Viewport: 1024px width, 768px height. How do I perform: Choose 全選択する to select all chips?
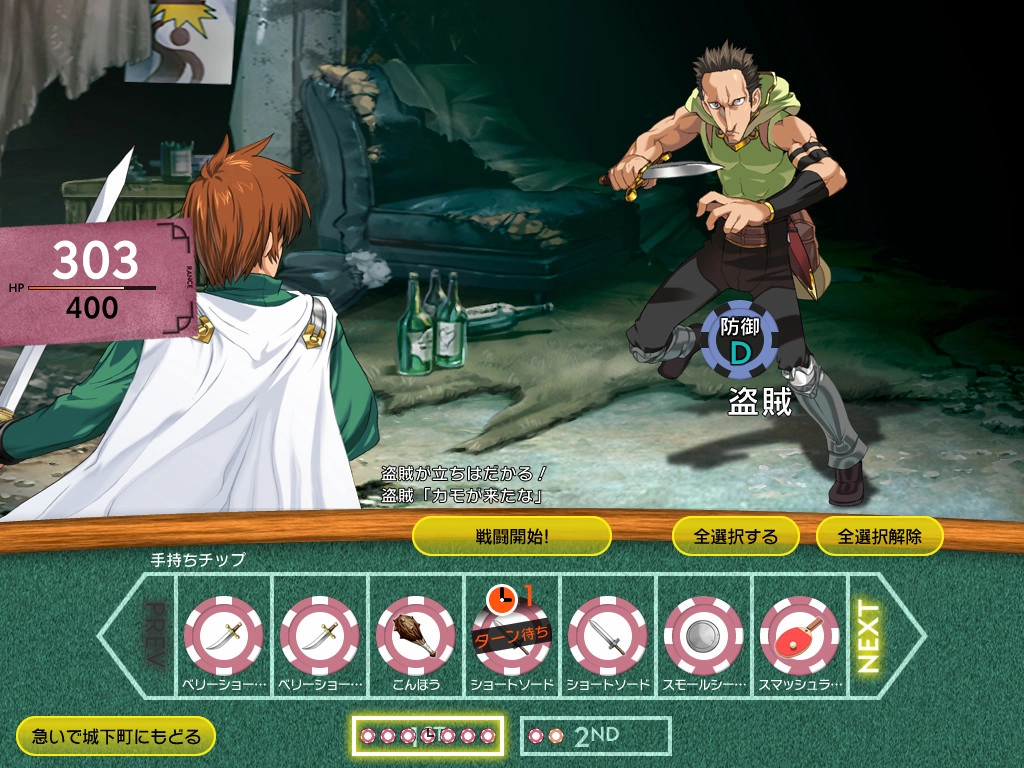tap(735, 536)
